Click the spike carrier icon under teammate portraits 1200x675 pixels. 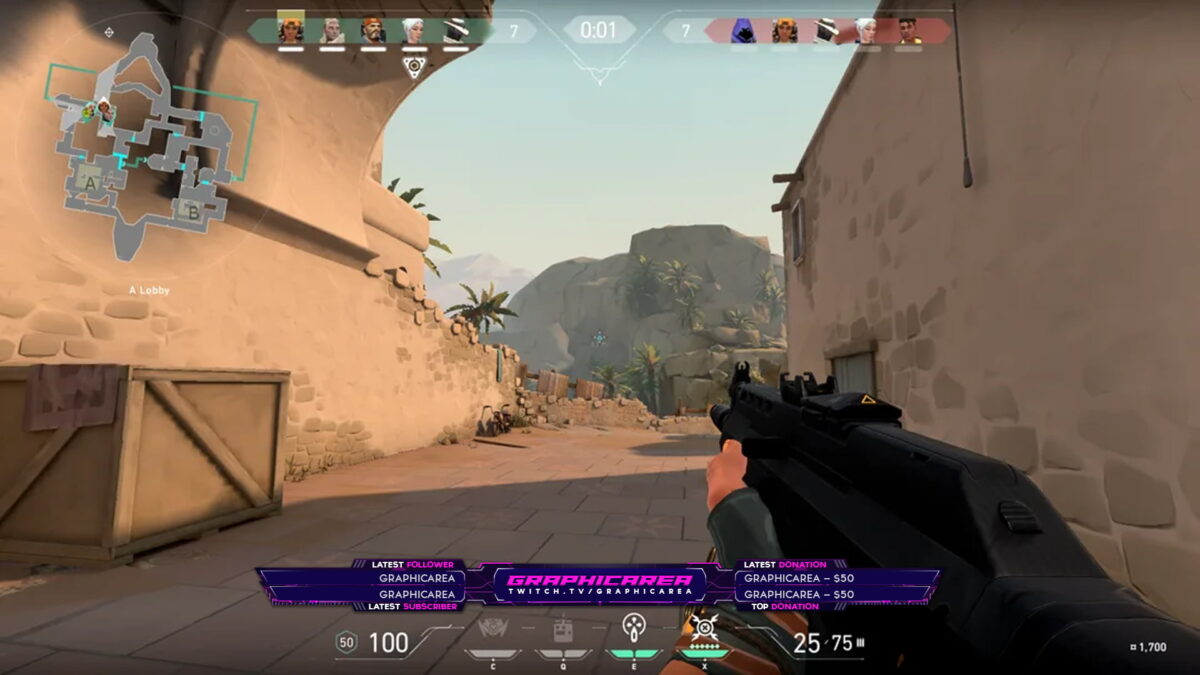point(414,66)
